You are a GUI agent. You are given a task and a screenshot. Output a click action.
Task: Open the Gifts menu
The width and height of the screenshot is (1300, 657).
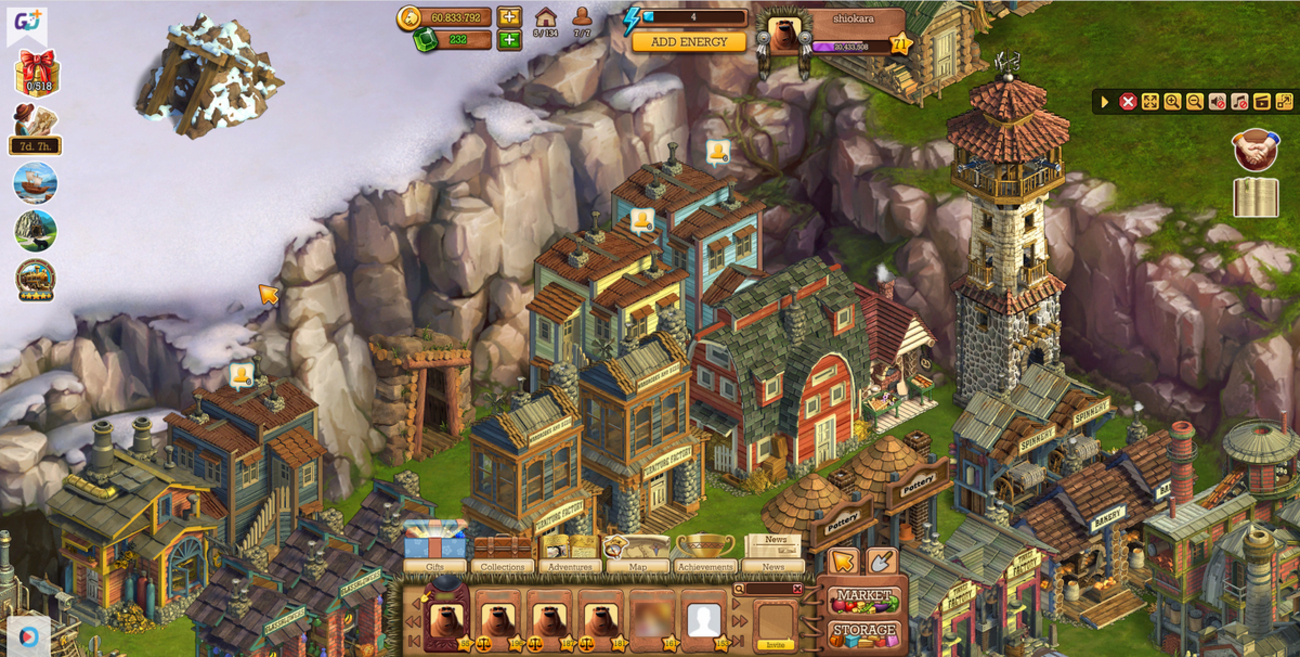pos(435,553)
